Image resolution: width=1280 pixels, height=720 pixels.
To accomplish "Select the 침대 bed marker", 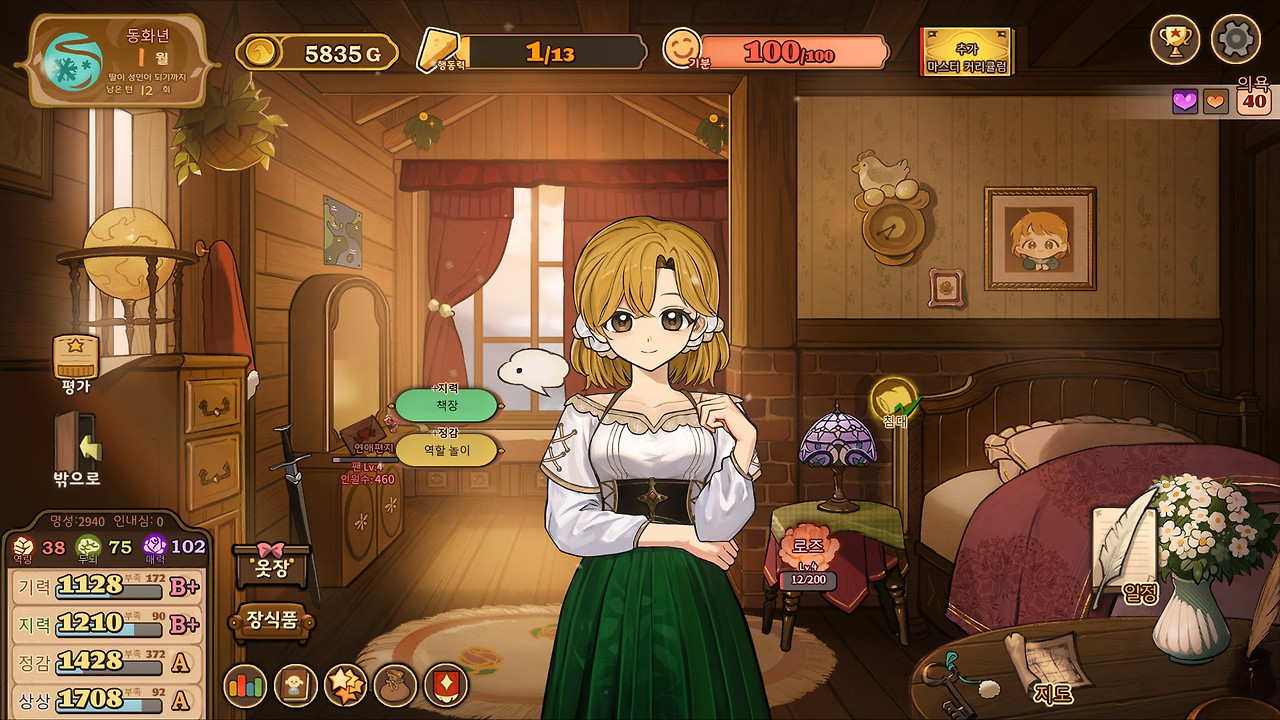I will pyautogui.click(x=894, y=402).
